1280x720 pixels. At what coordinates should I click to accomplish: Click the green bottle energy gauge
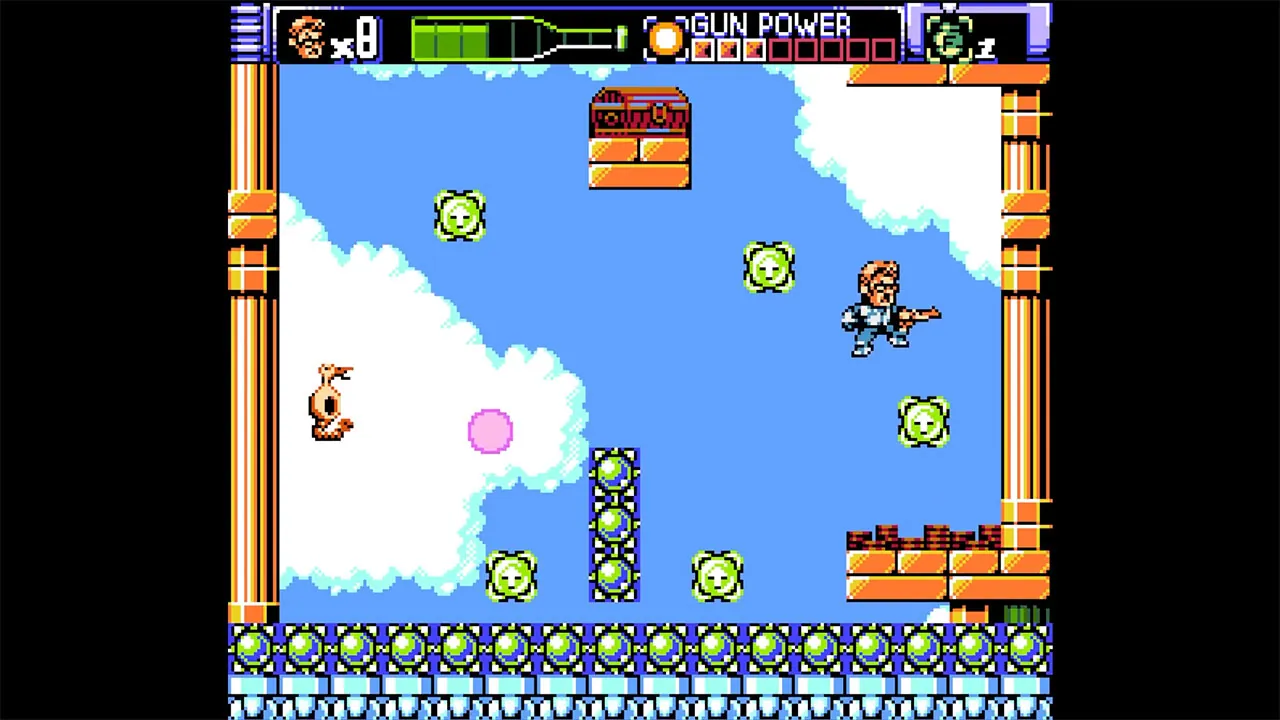(500, 38)
